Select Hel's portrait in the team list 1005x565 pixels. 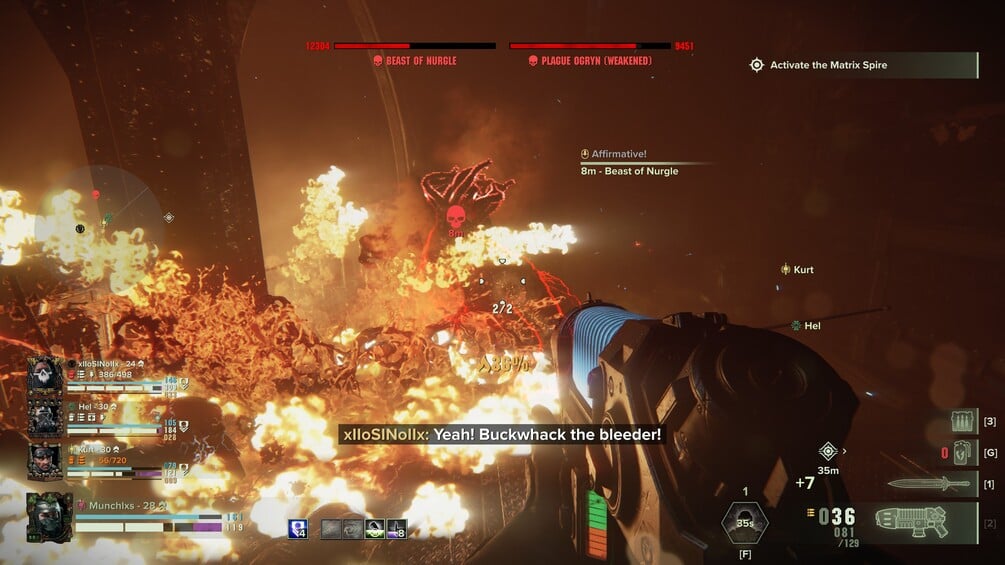point(46,418)
